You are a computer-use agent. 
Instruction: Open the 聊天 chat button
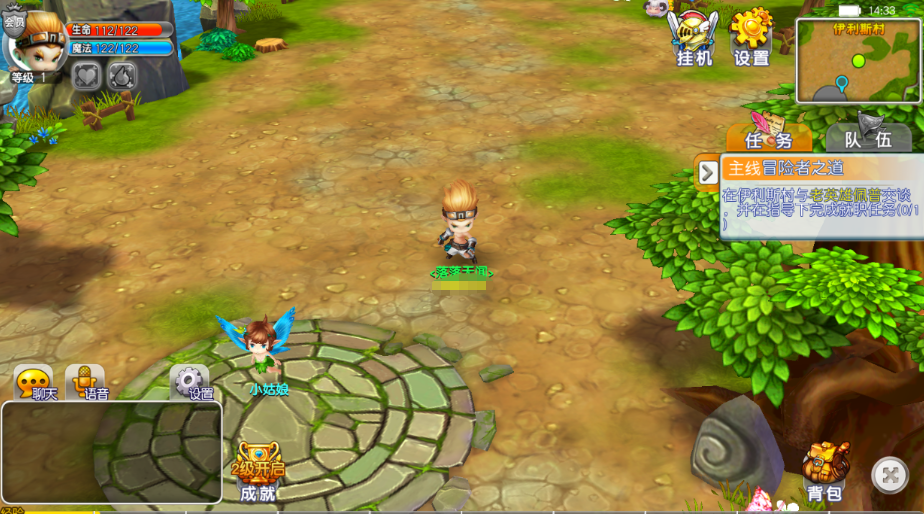coord(34,383)
